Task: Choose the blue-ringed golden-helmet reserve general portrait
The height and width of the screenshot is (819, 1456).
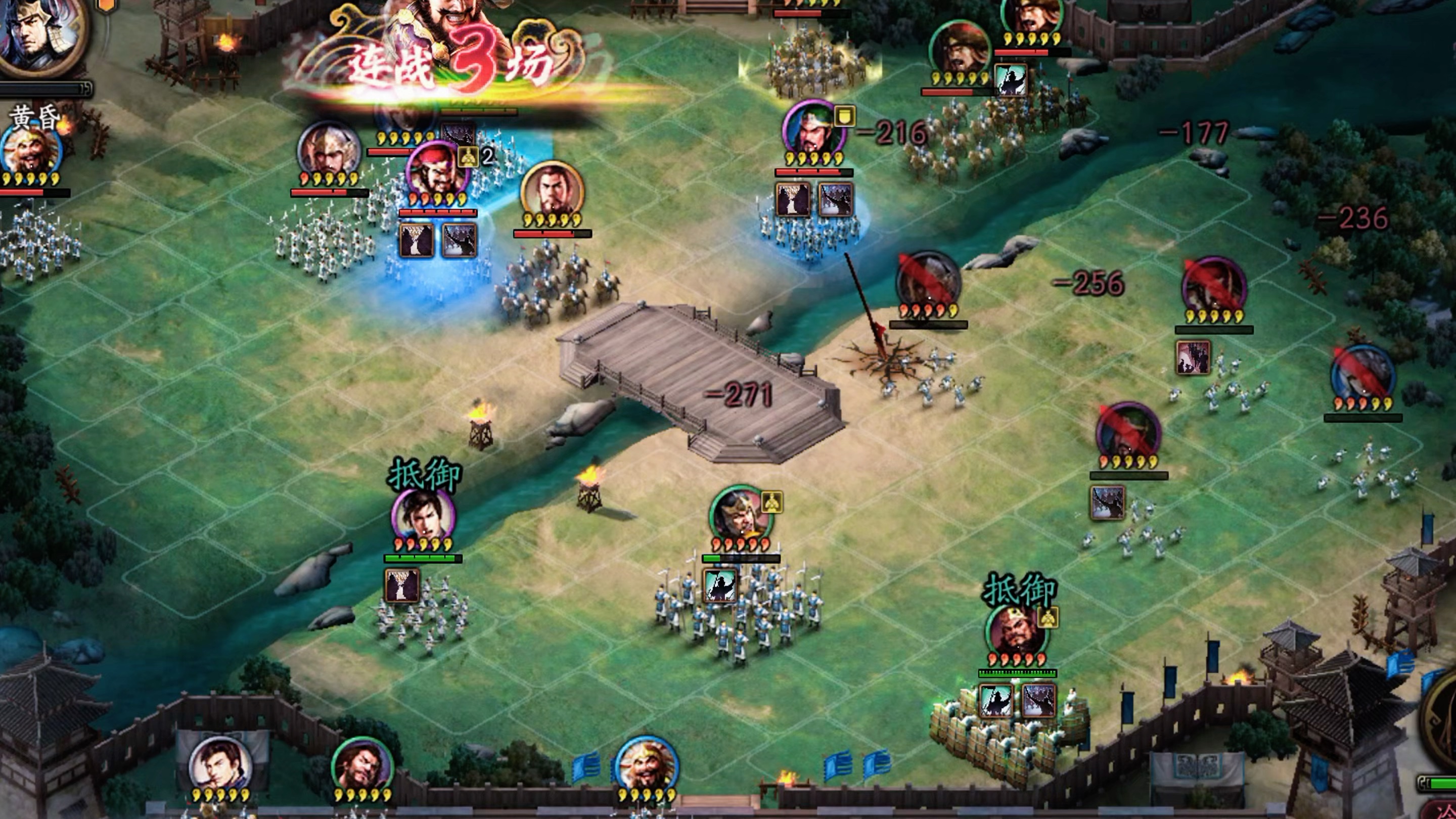Action: 647,766
